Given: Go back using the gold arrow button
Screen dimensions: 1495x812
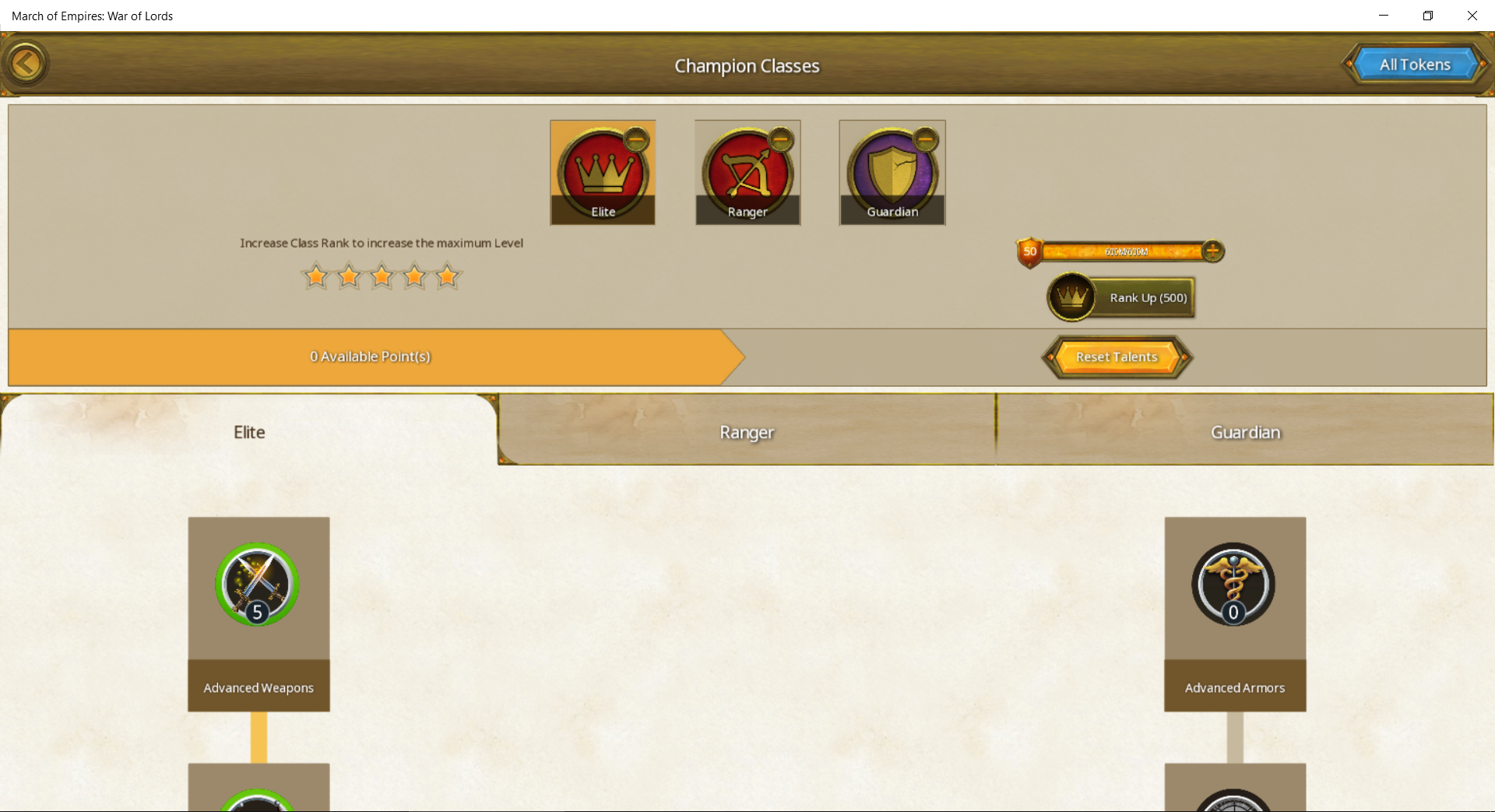Looking at the screenshot, I should (x=26, y=64).
